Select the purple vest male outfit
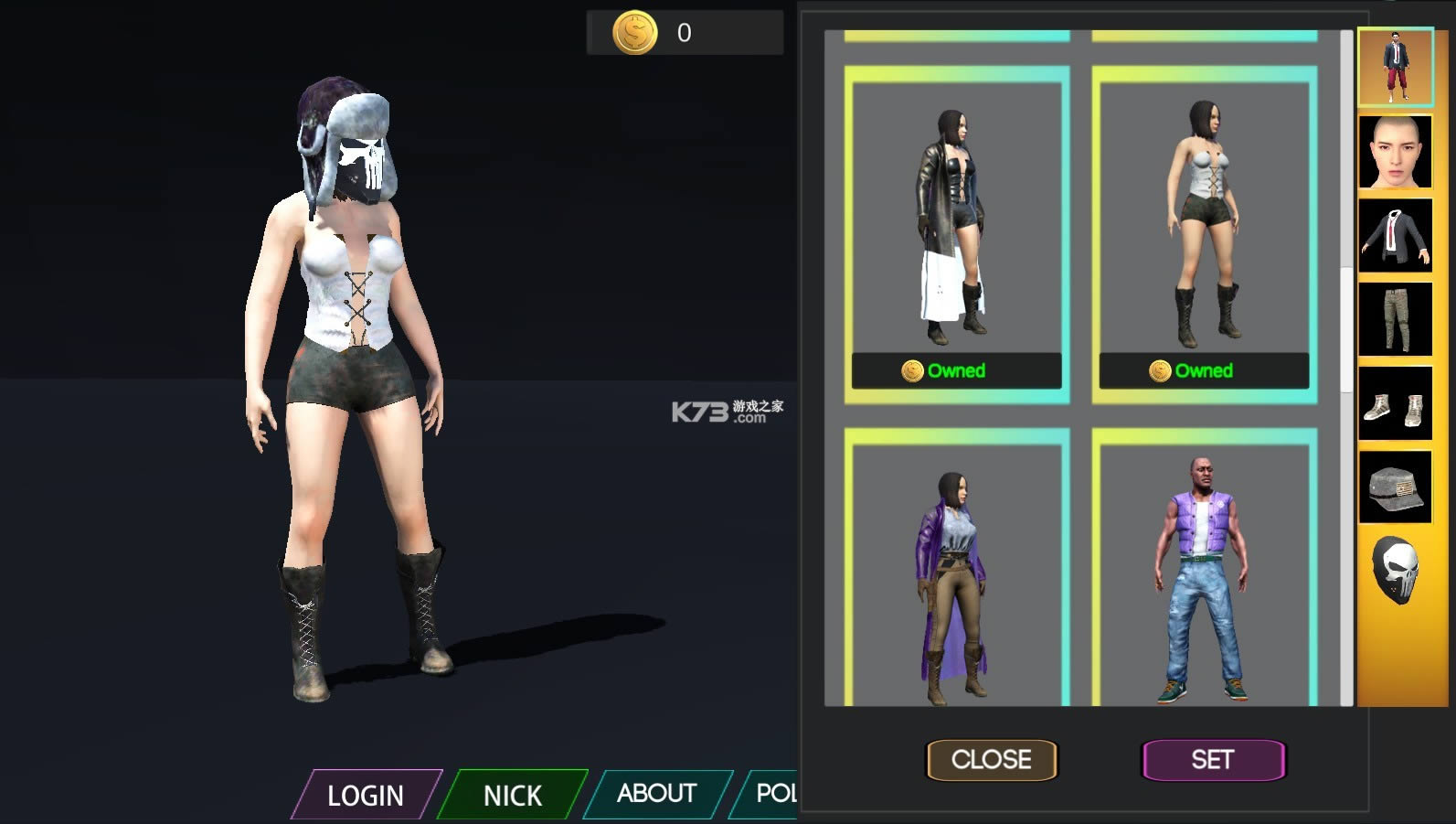Image resolution: width=1456 pixels, height=824 pixels. coord(1204,576)
